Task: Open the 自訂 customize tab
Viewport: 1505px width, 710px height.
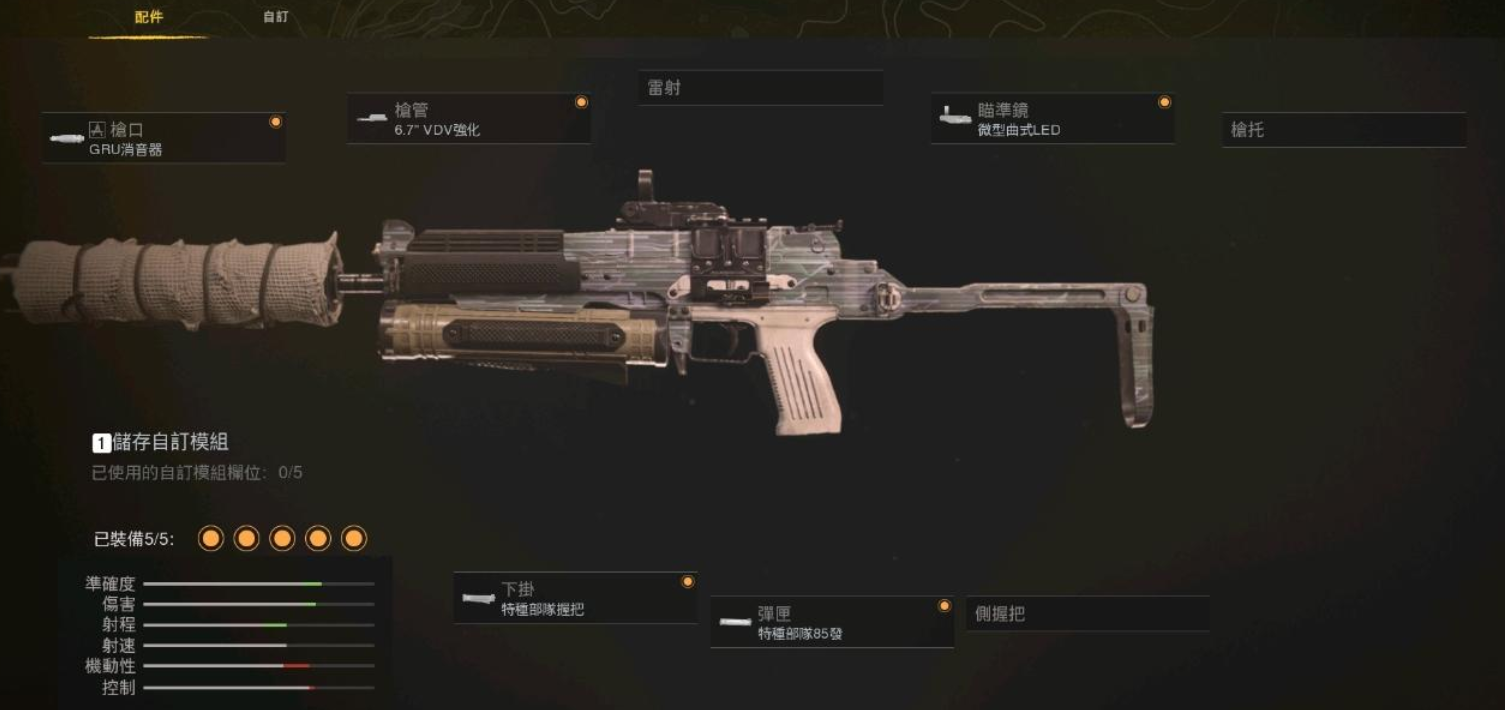Action: [276, 17]
